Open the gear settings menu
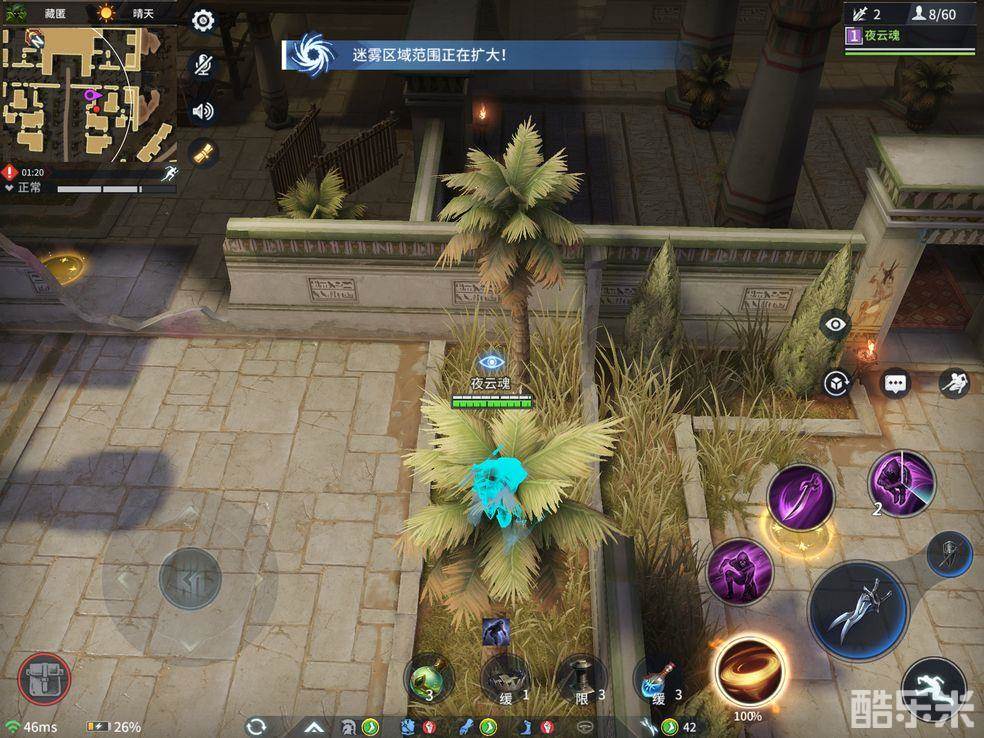This screenshot has height=738, width=984. (203, 21)
